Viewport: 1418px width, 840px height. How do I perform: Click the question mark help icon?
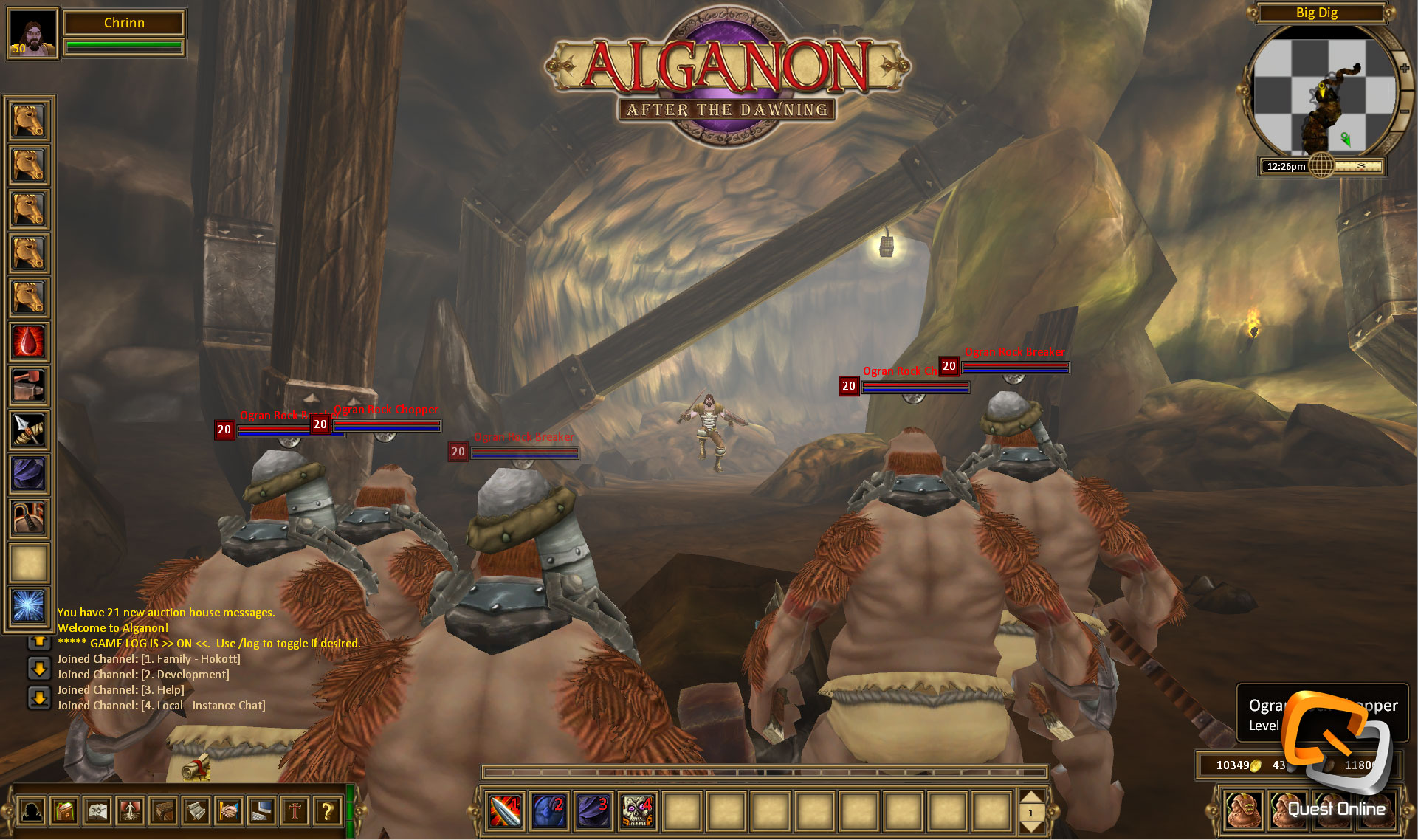(x=326, y=810)
